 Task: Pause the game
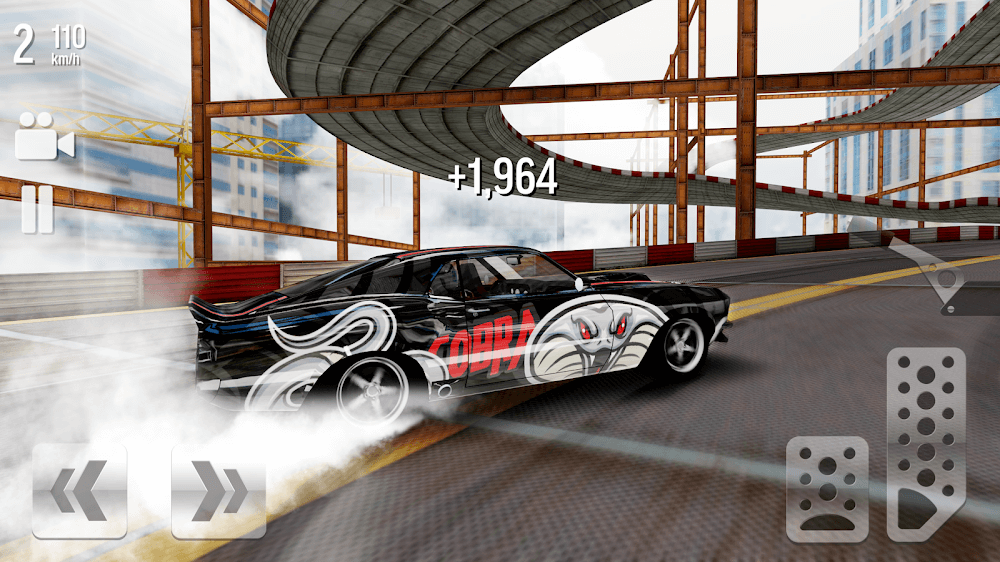pyautogui.click(x=38, y=210)
